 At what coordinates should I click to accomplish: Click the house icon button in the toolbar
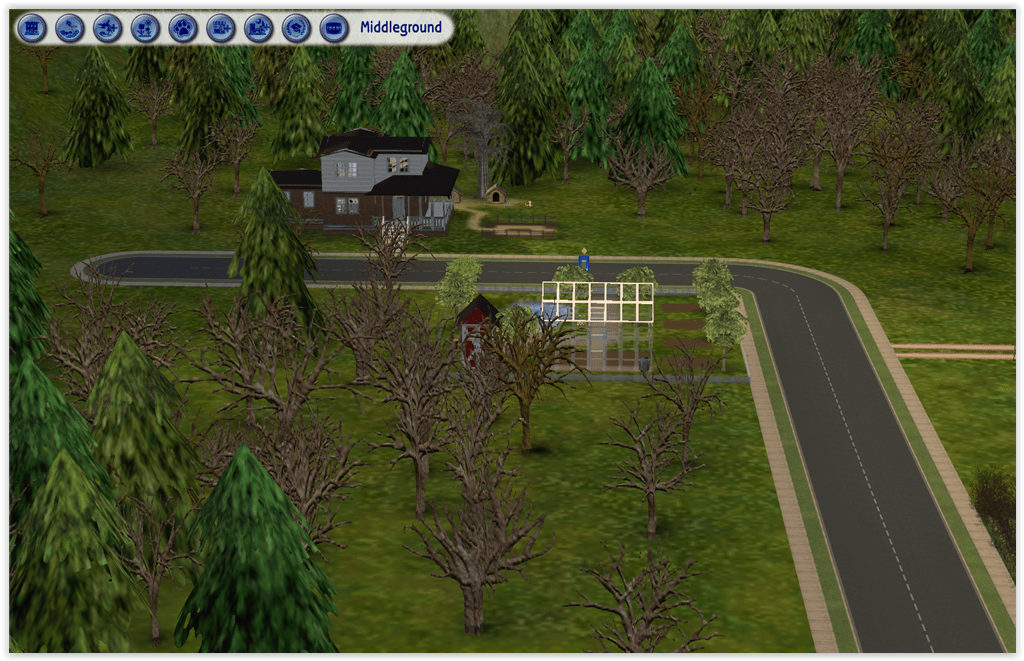(32, 28)
